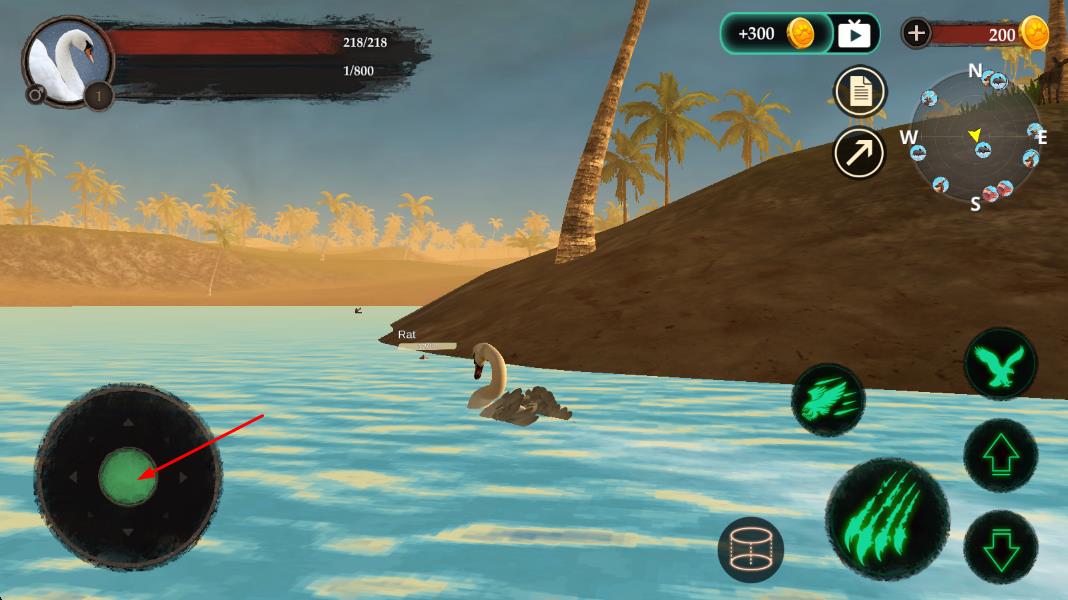This screenshot has width=1068, height=600.
Task: Activate the green claw attack button
Action: pos(886,518)
